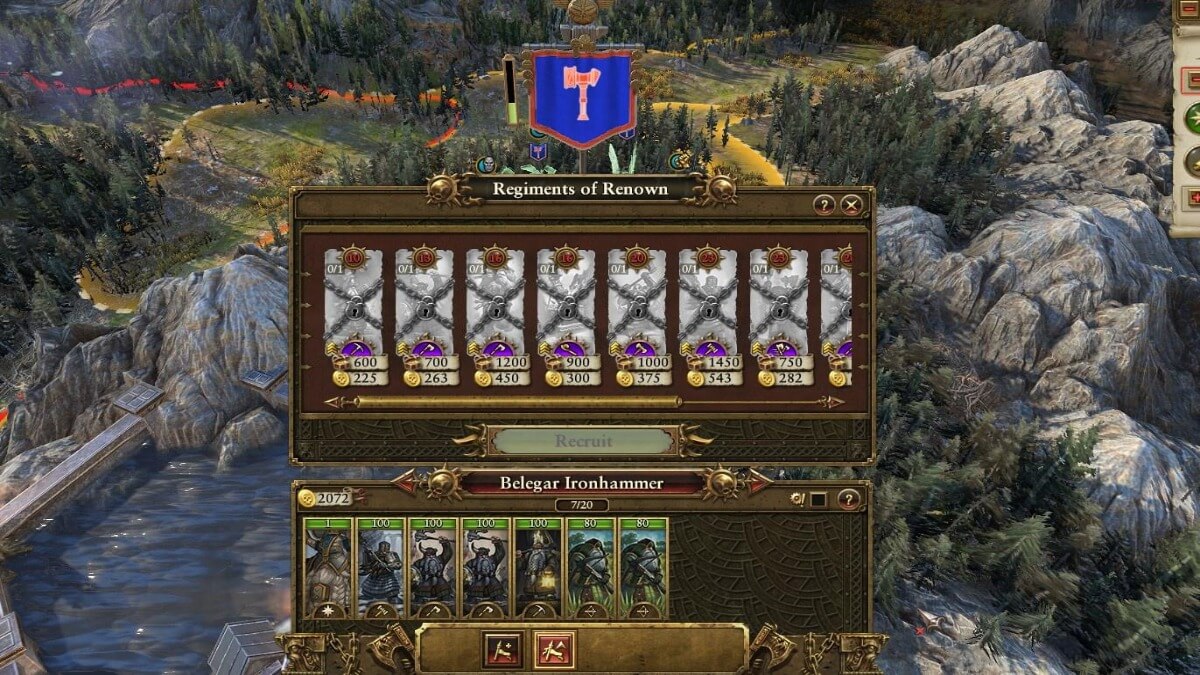This screenshot has height=675, width=1200.
Task: Open help for the army panel
Action: [848, 499]
